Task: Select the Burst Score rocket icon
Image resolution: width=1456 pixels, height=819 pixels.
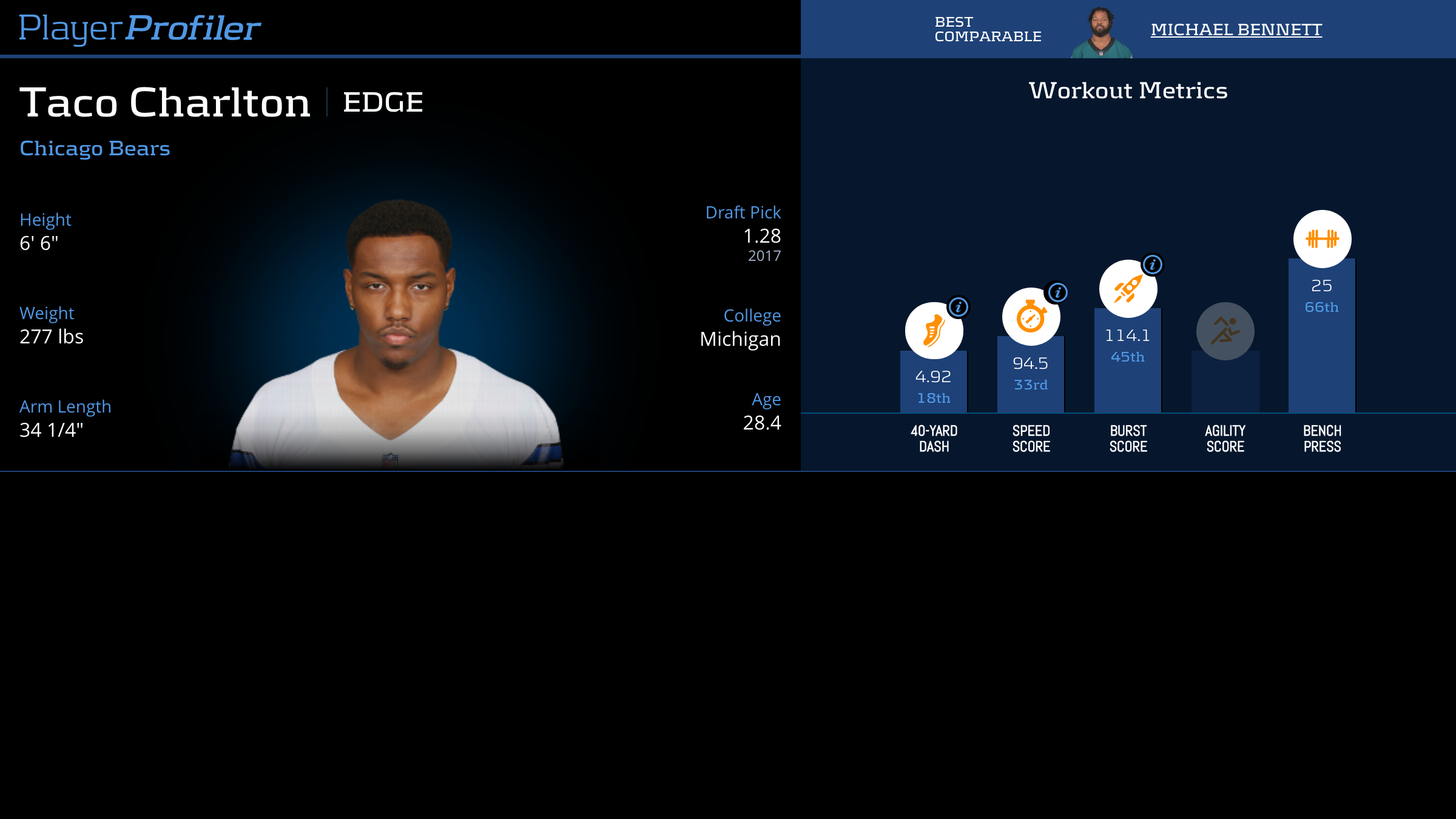Action: pyautogui.click(x=1127, y=289)
